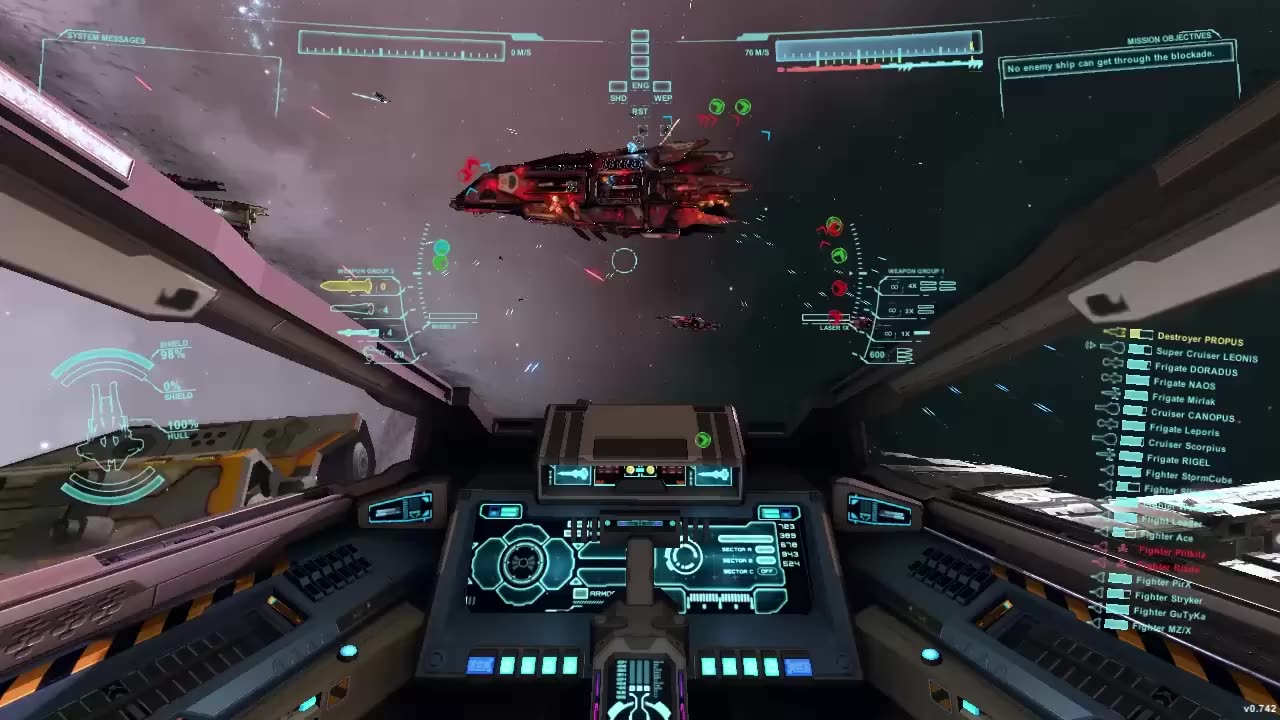
Task: Pick Fighter GuTyKa from the ship list
Action: pyautogui.click(x=1169, y=613)
